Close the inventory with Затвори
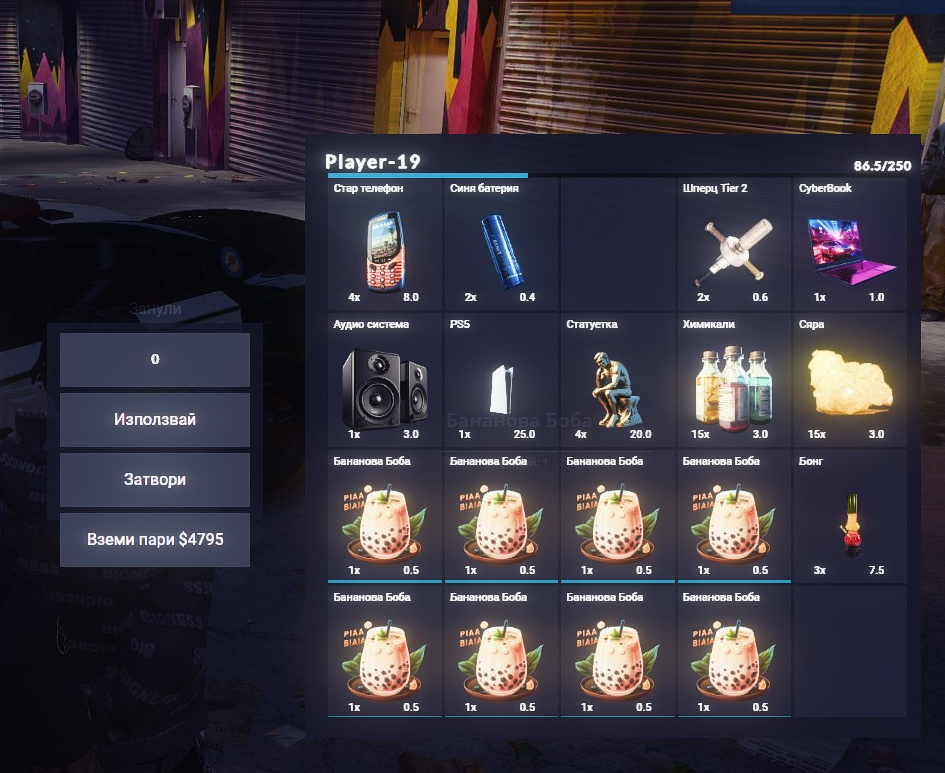Image resolution: width=945 pixels, height=773 pixels. coord(154,480)
